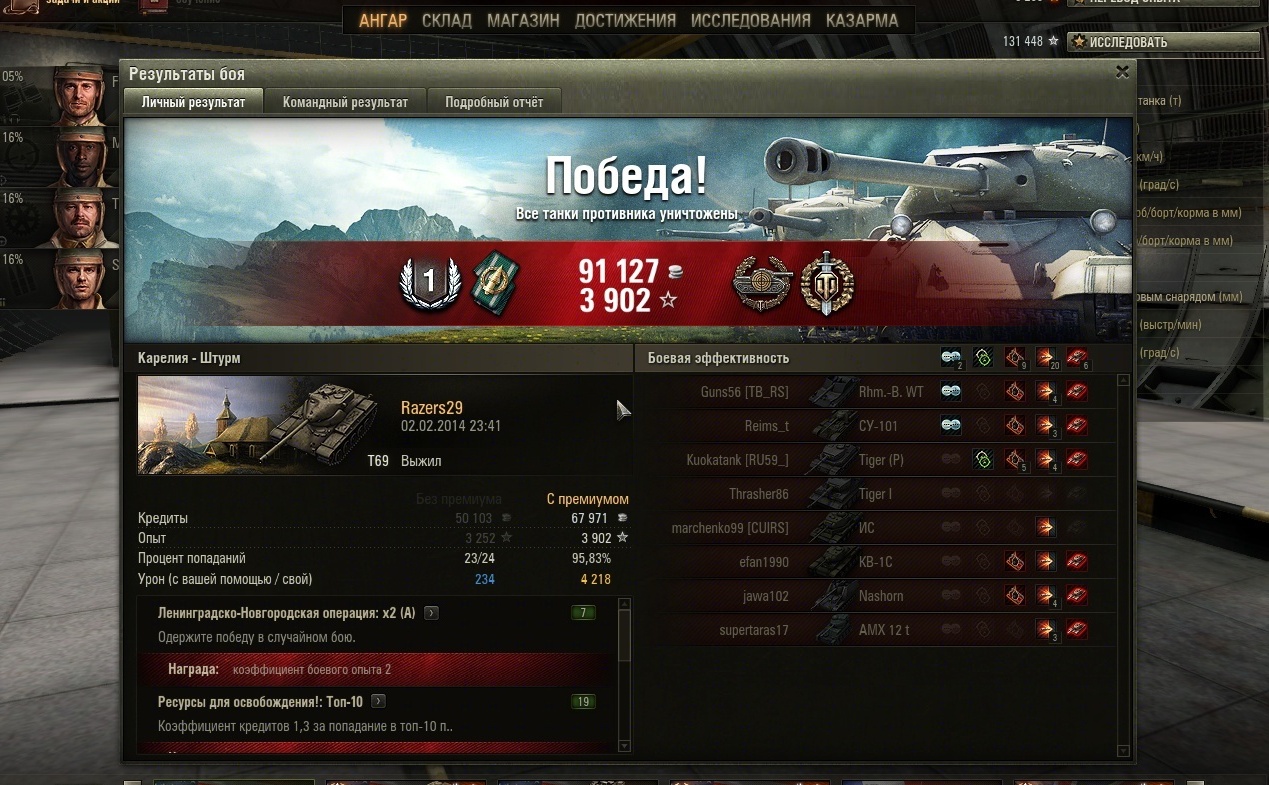Switch to the Командный результат tab
This screenshot has height=785, width=1269.
click(x=345, y=102)
